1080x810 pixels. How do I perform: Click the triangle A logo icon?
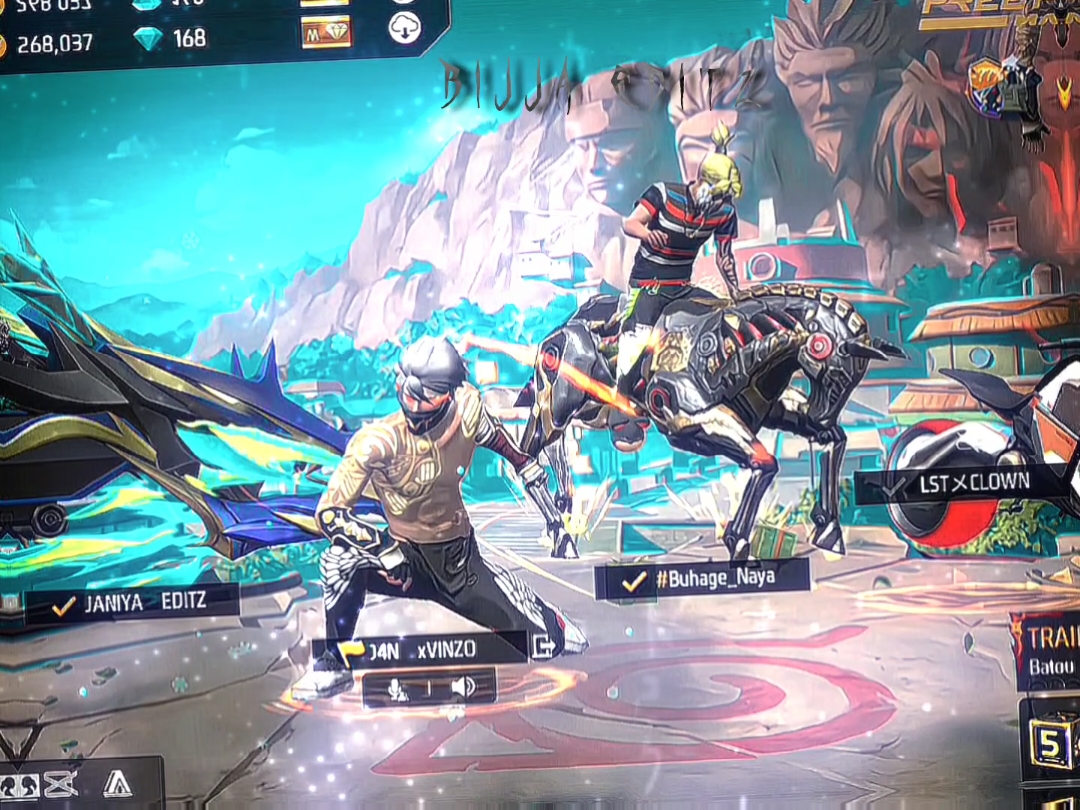(x=117, y=785)
